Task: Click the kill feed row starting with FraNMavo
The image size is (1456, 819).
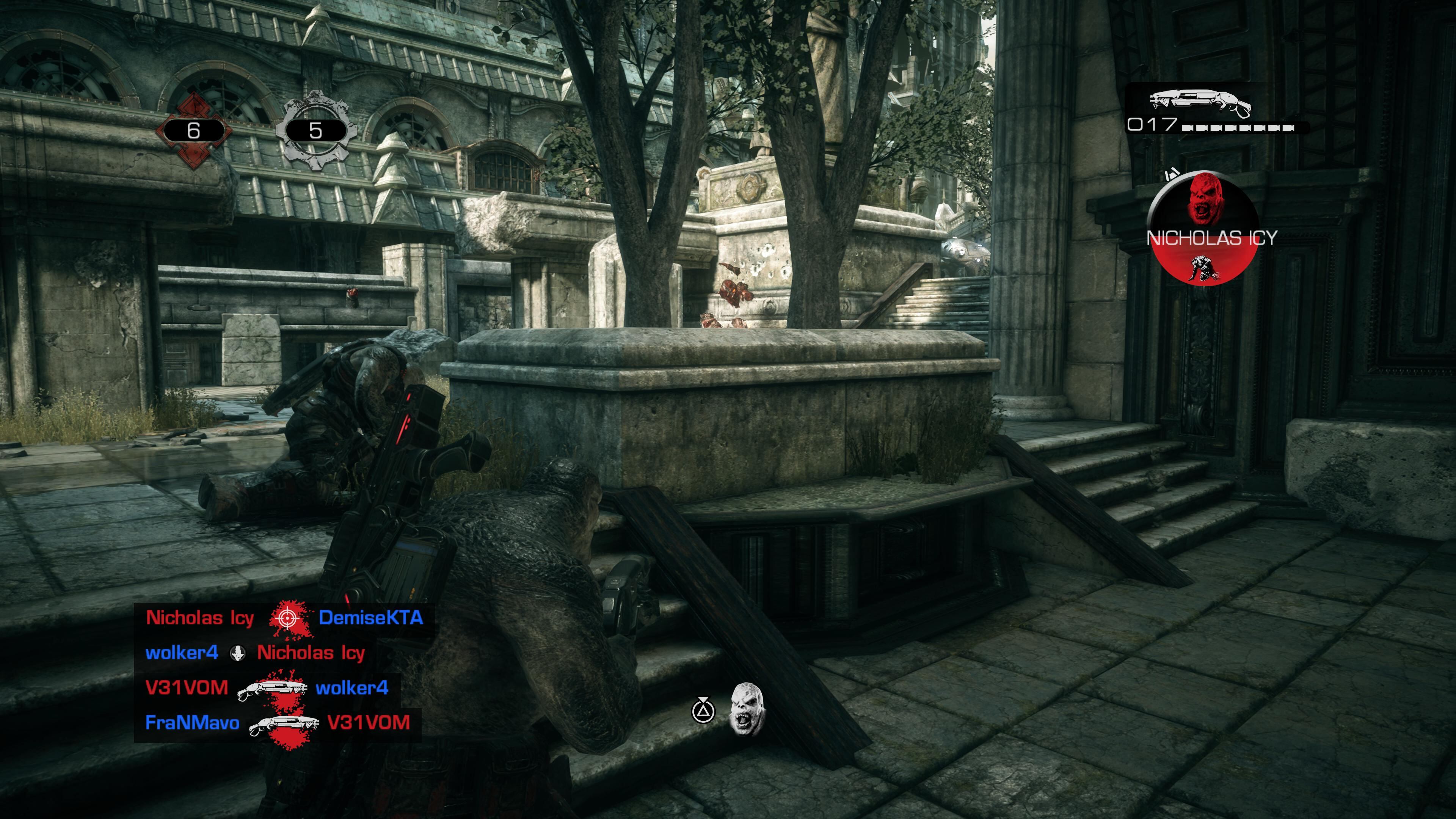Action: click(277, 723)
